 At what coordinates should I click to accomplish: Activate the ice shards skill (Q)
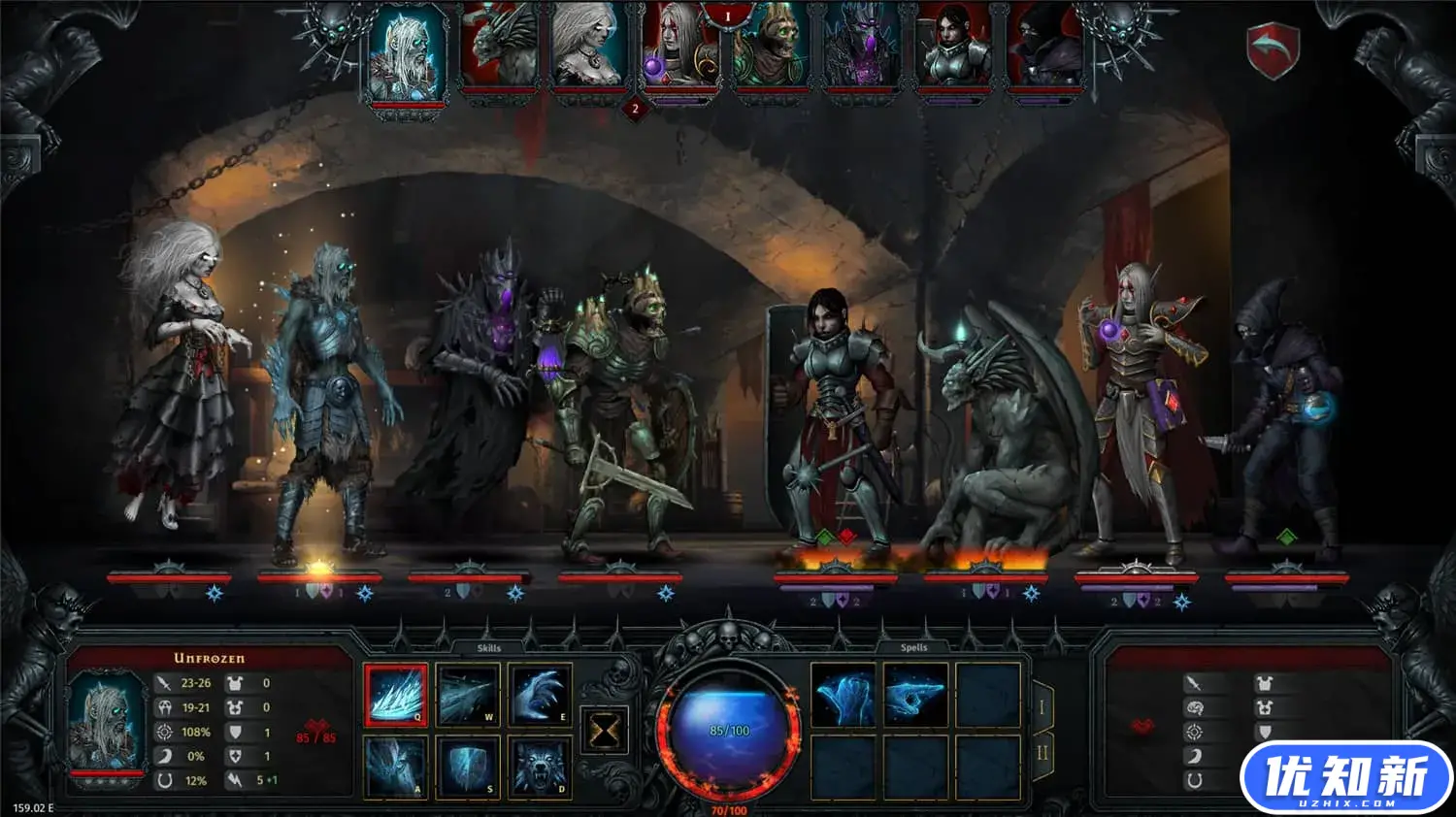pyautogui.click(x=396, y=695)
